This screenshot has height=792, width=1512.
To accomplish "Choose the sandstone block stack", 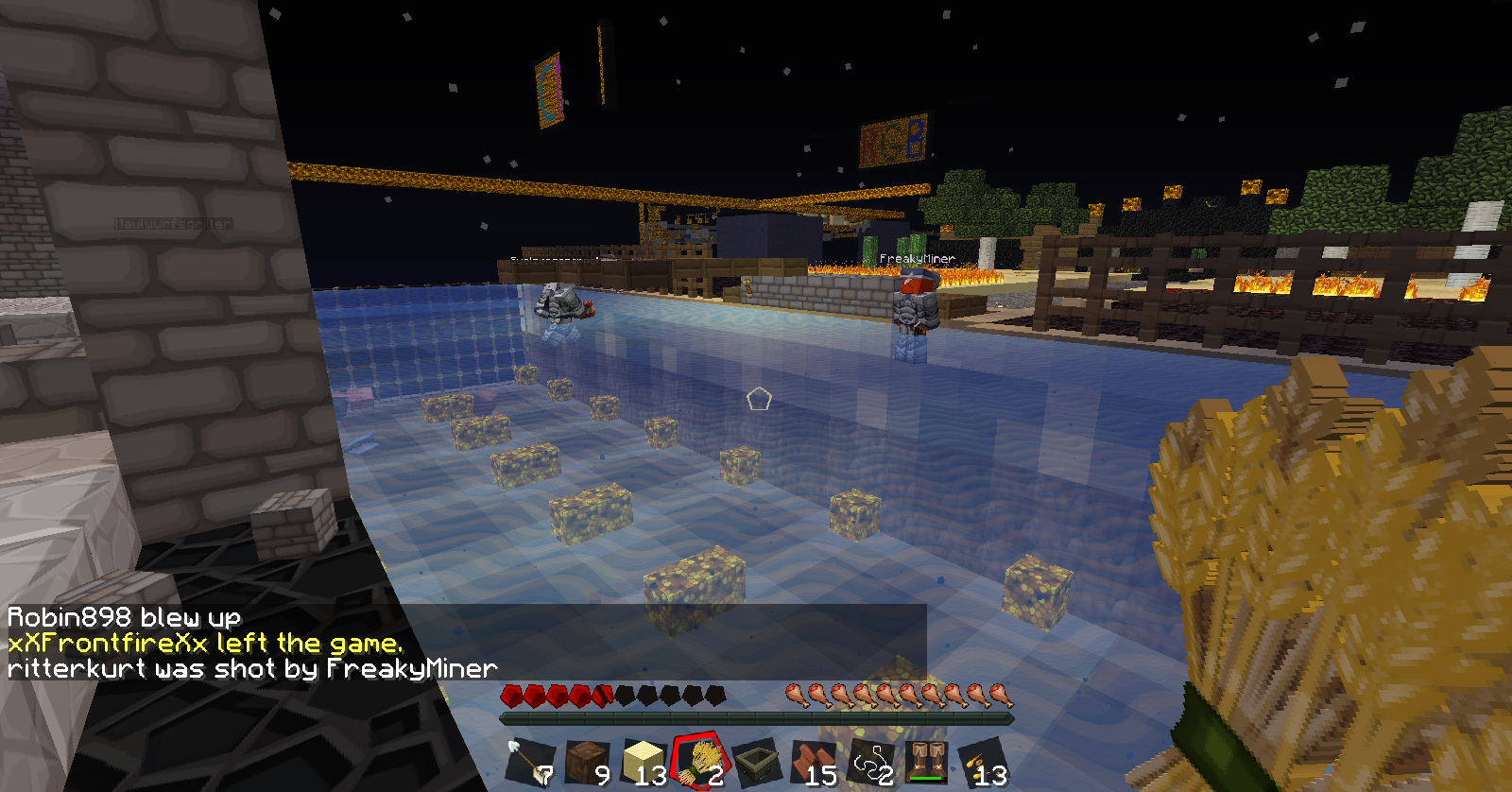I will 644,762.
